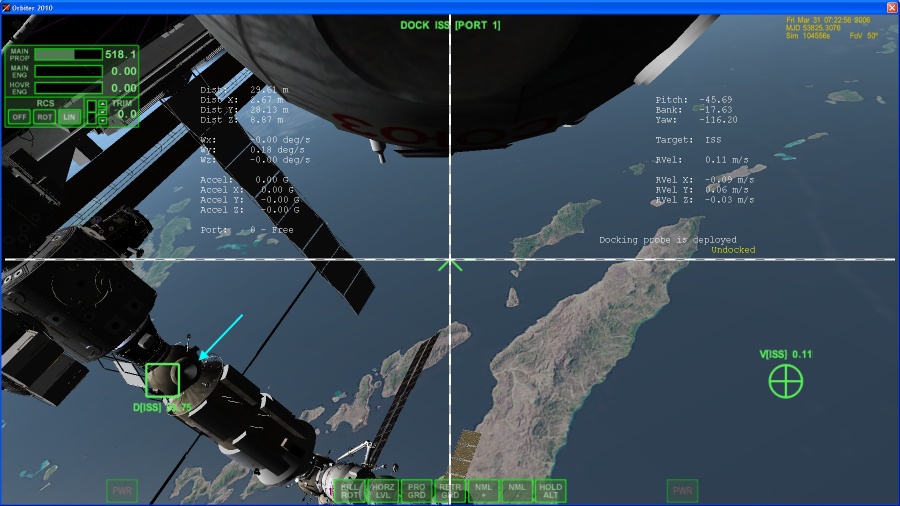Increase trim with the up arrow
Viewport: 900px width, 506px height.
tap(101, 103)
